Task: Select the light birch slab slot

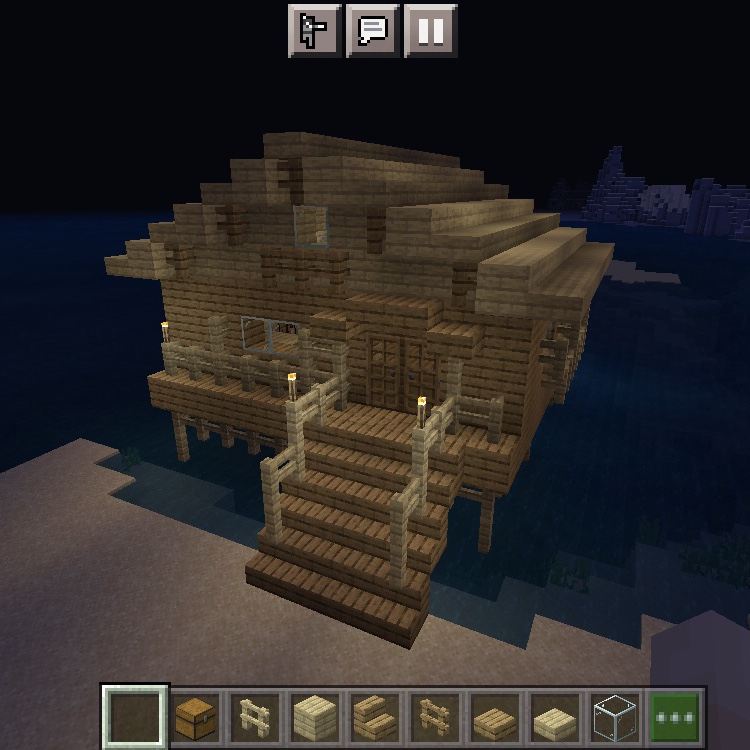Action: [554, 717]
